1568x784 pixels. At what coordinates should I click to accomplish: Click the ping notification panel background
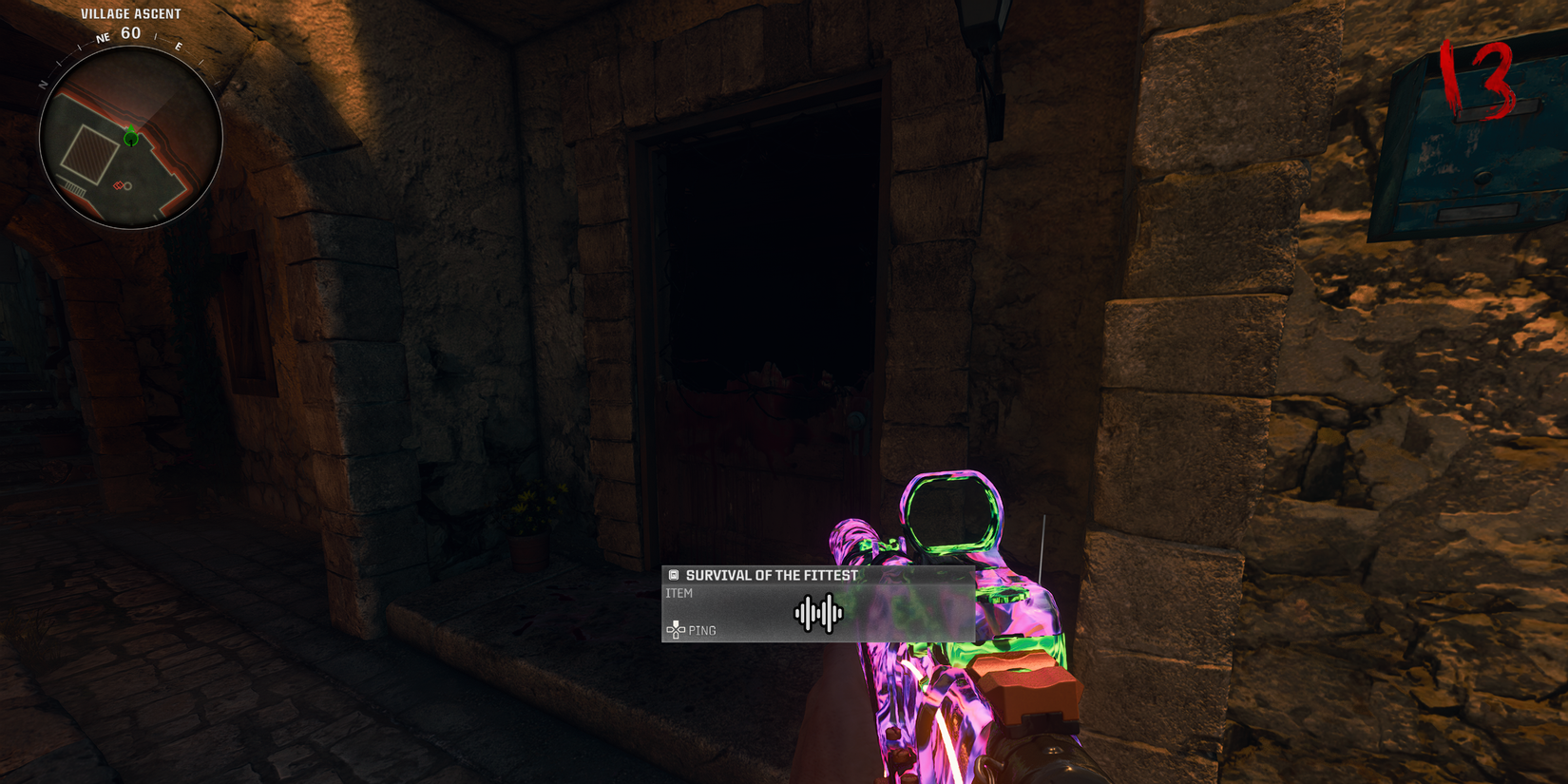coord(817,603)
